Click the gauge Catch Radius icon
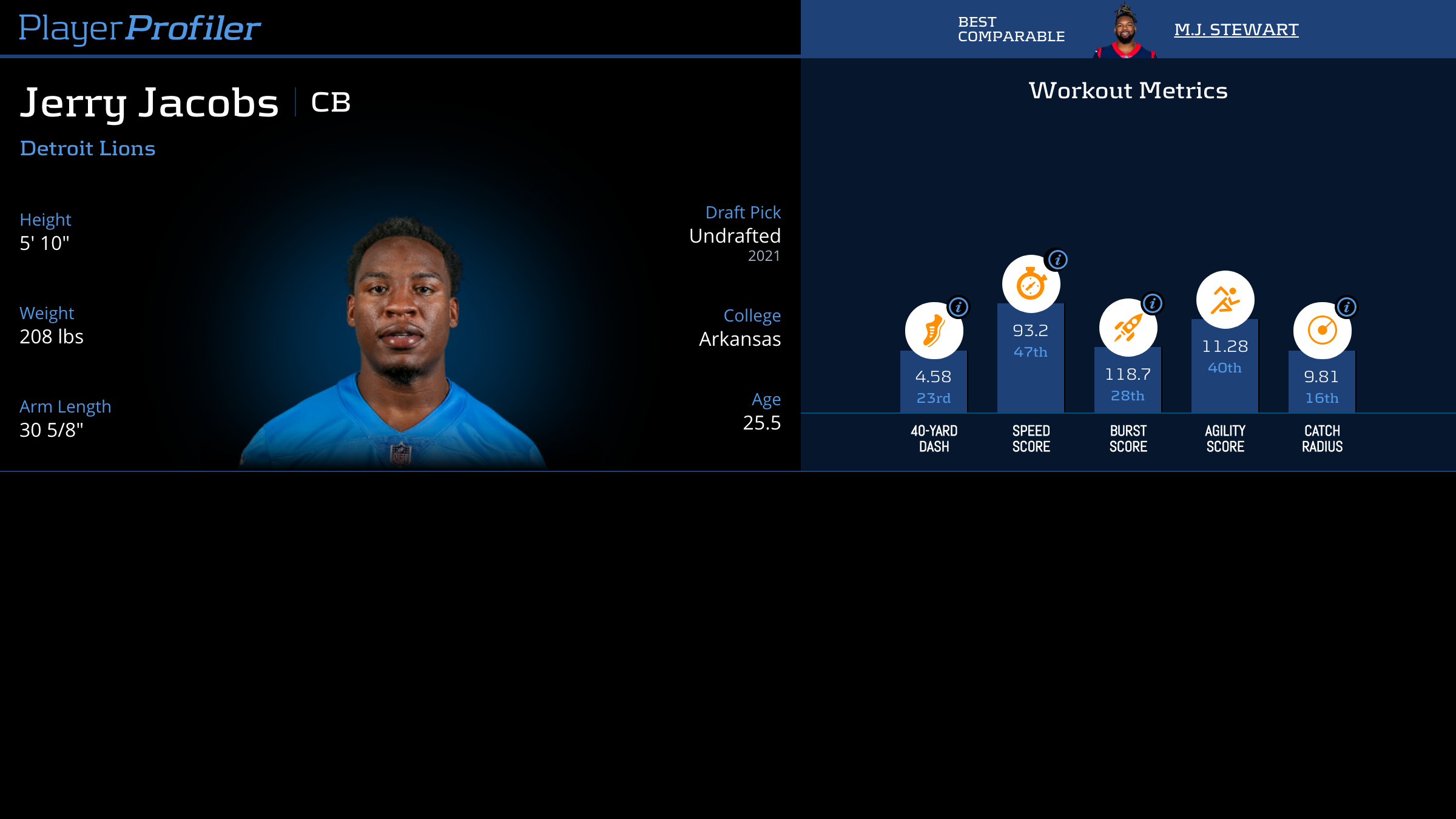The height and width of the screenshot is (819, 1456). (x=1321, y=328)
